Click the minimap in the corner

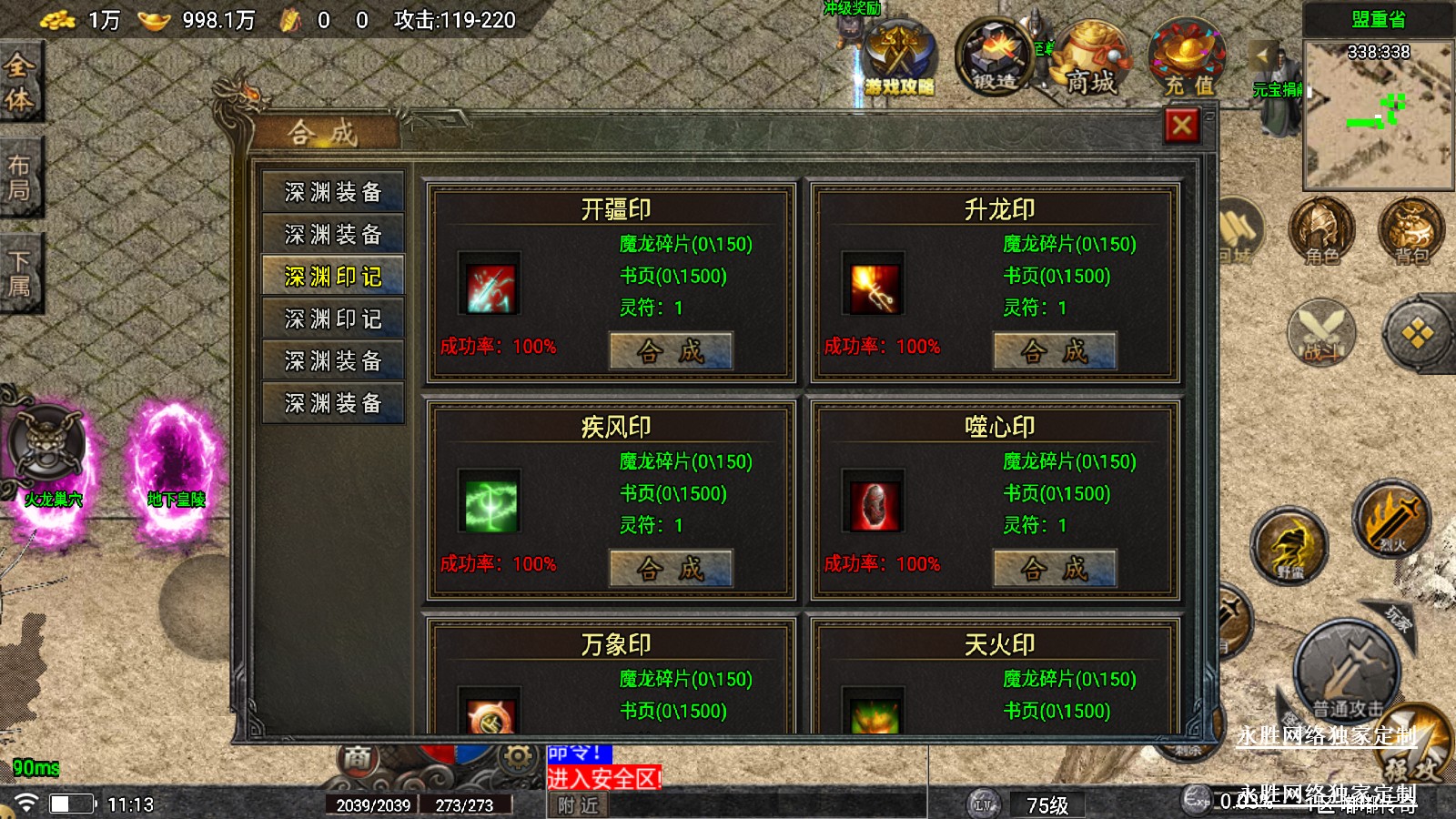[1378, 114]
